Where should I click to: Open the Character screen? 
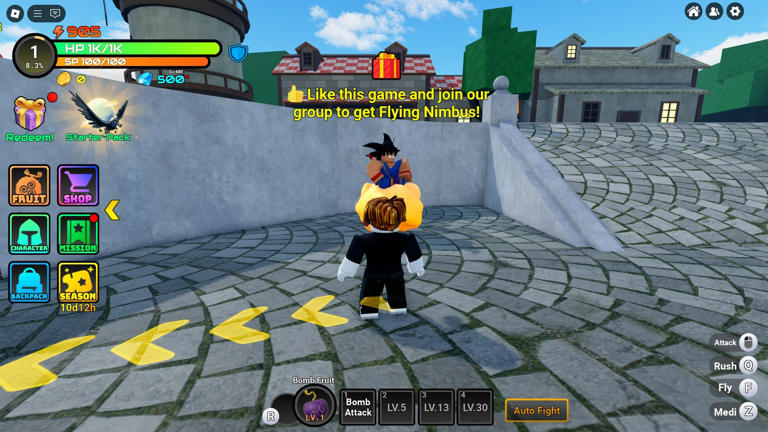(x=29, y=234)
